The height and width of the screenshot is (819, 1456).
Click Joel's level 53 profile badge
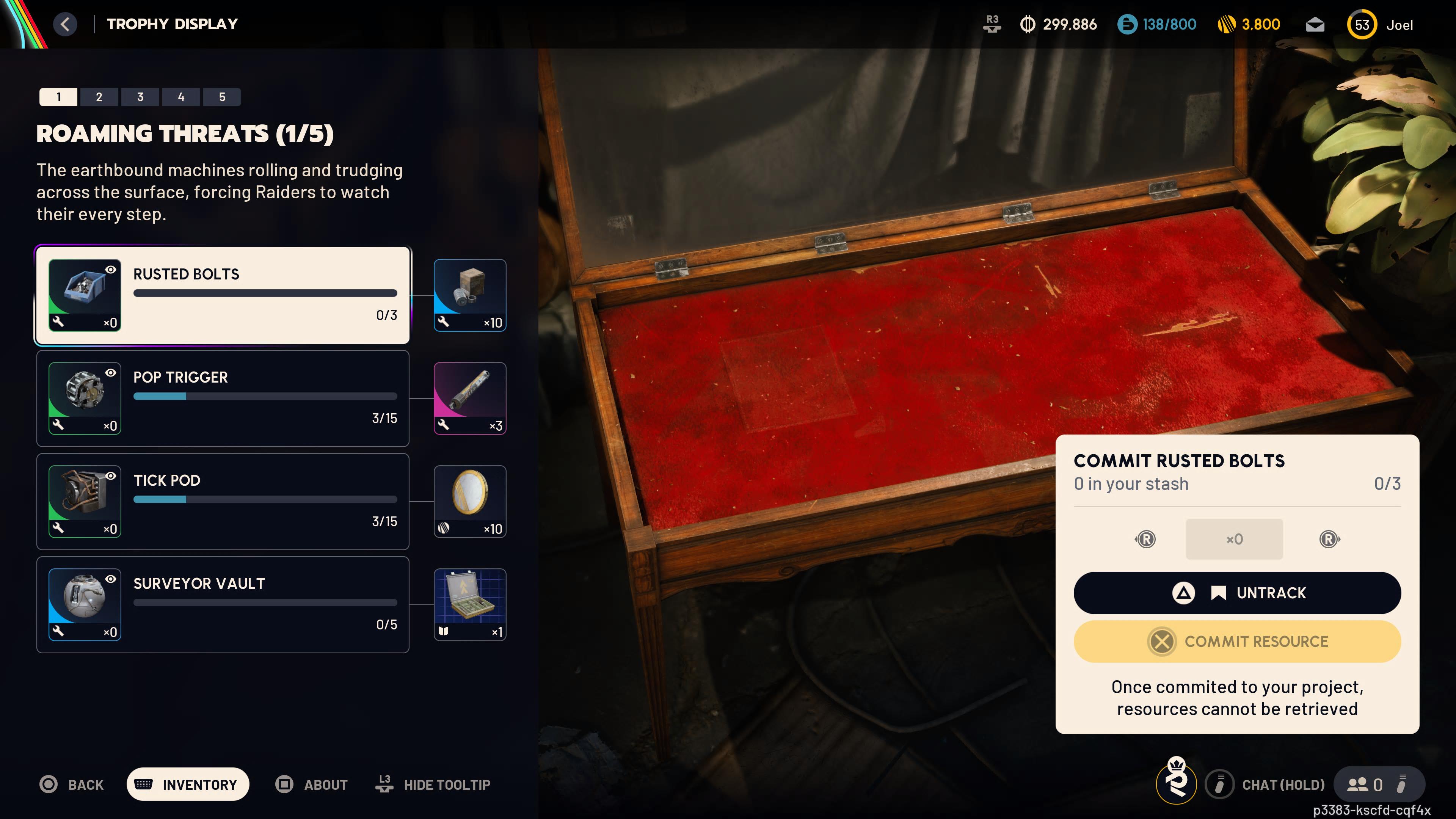[x=1362, y=24]
